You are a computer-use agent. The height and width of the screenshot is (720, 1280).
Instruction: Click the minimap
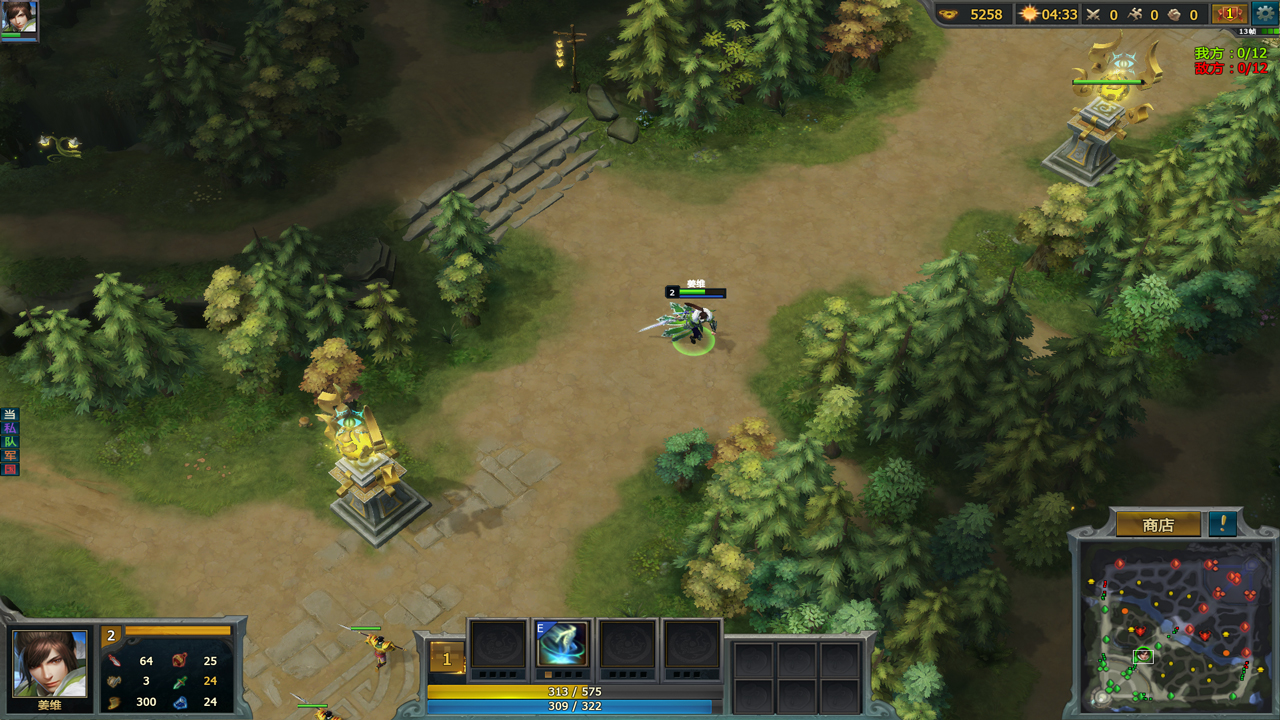[x=1174, y=624]
